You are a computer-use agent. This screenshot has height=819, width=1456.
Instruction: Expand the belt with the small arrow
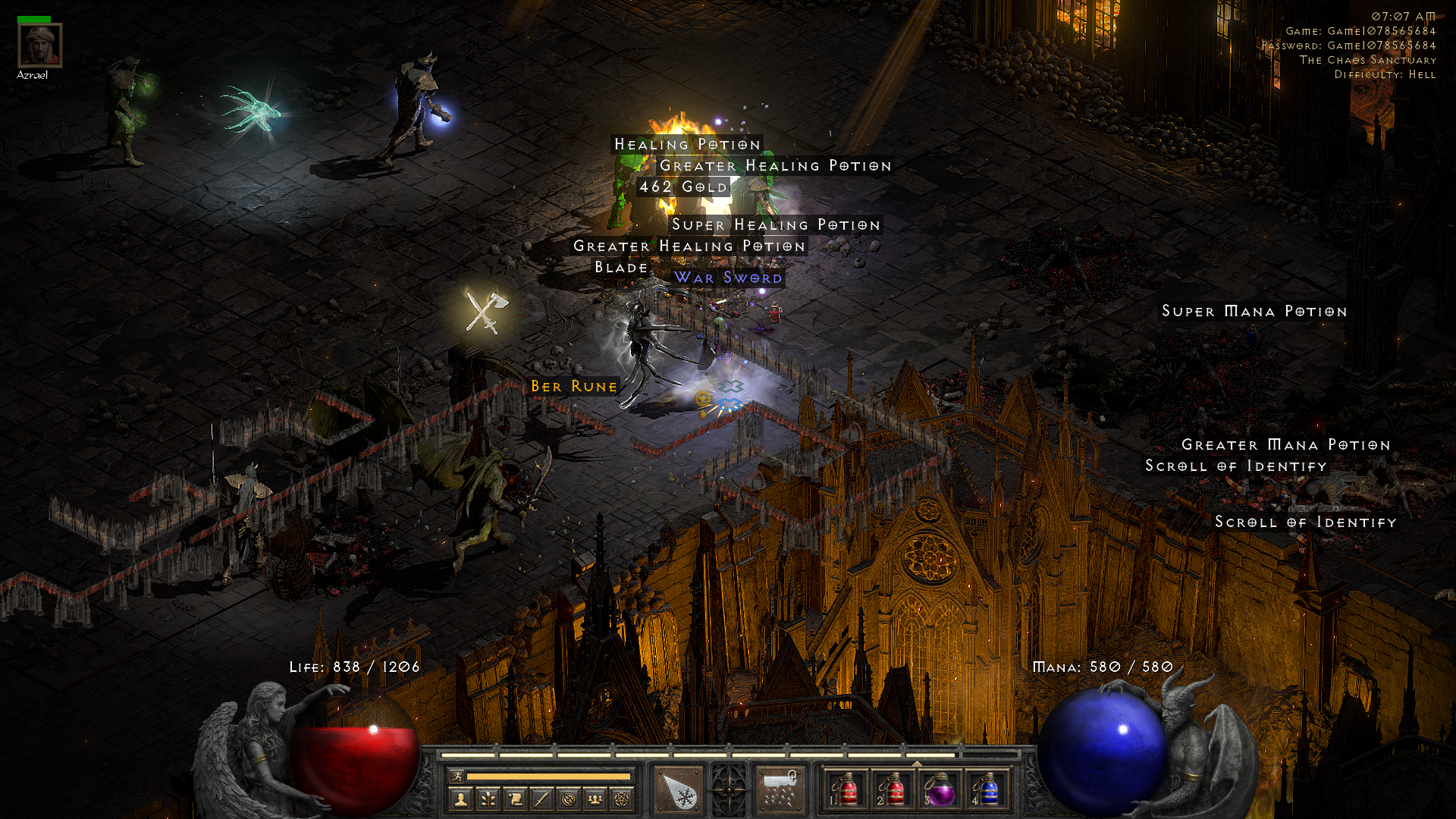(x=917, y=764)
